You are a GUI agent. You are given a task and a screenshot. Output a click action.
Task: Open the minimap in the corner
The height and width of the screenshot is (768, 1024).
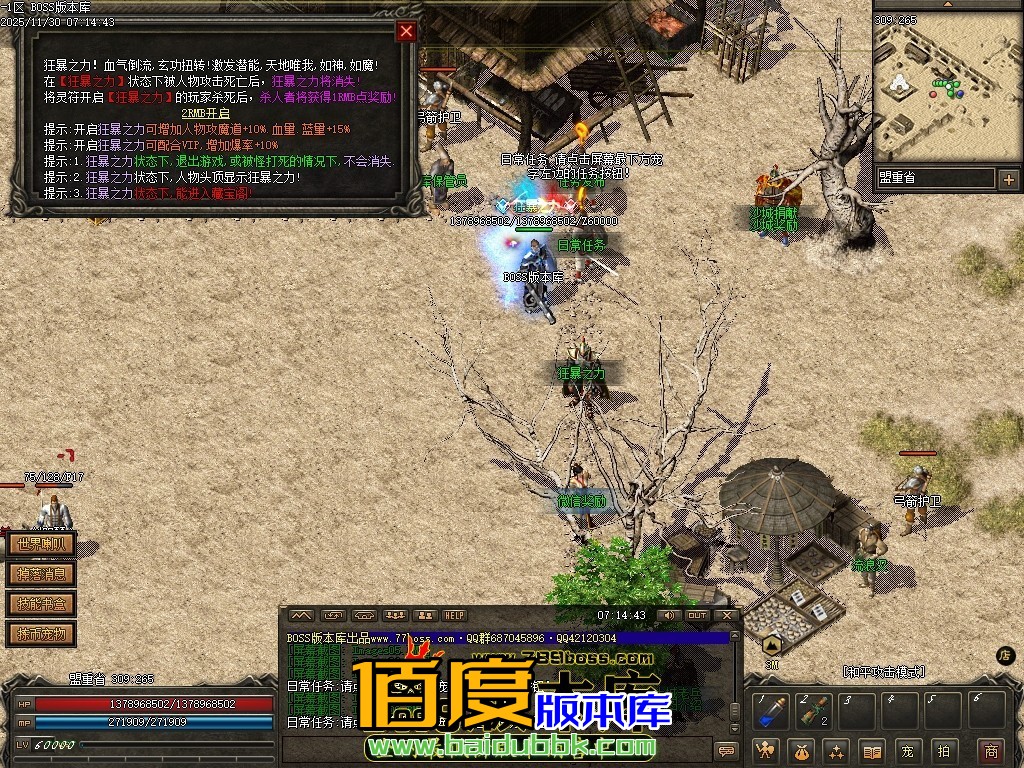click(946, 88)
